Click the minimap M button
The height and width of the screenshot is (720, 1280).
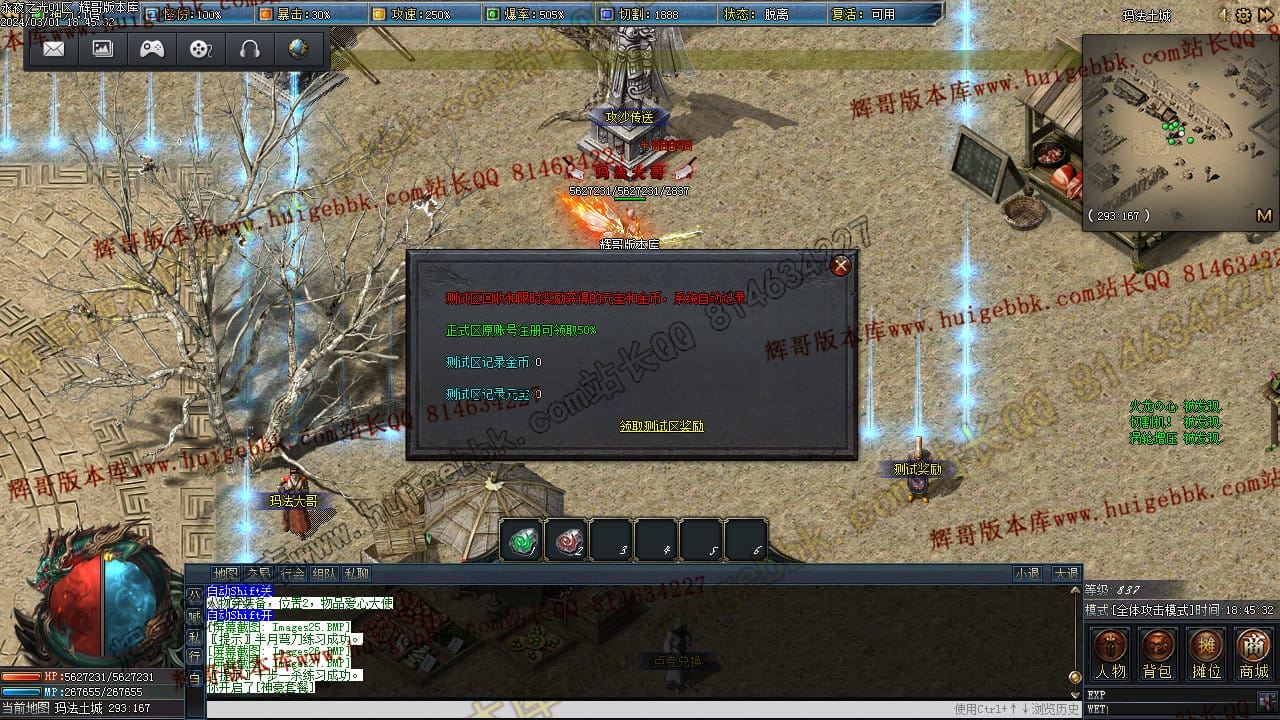(x=1263, y=215)
